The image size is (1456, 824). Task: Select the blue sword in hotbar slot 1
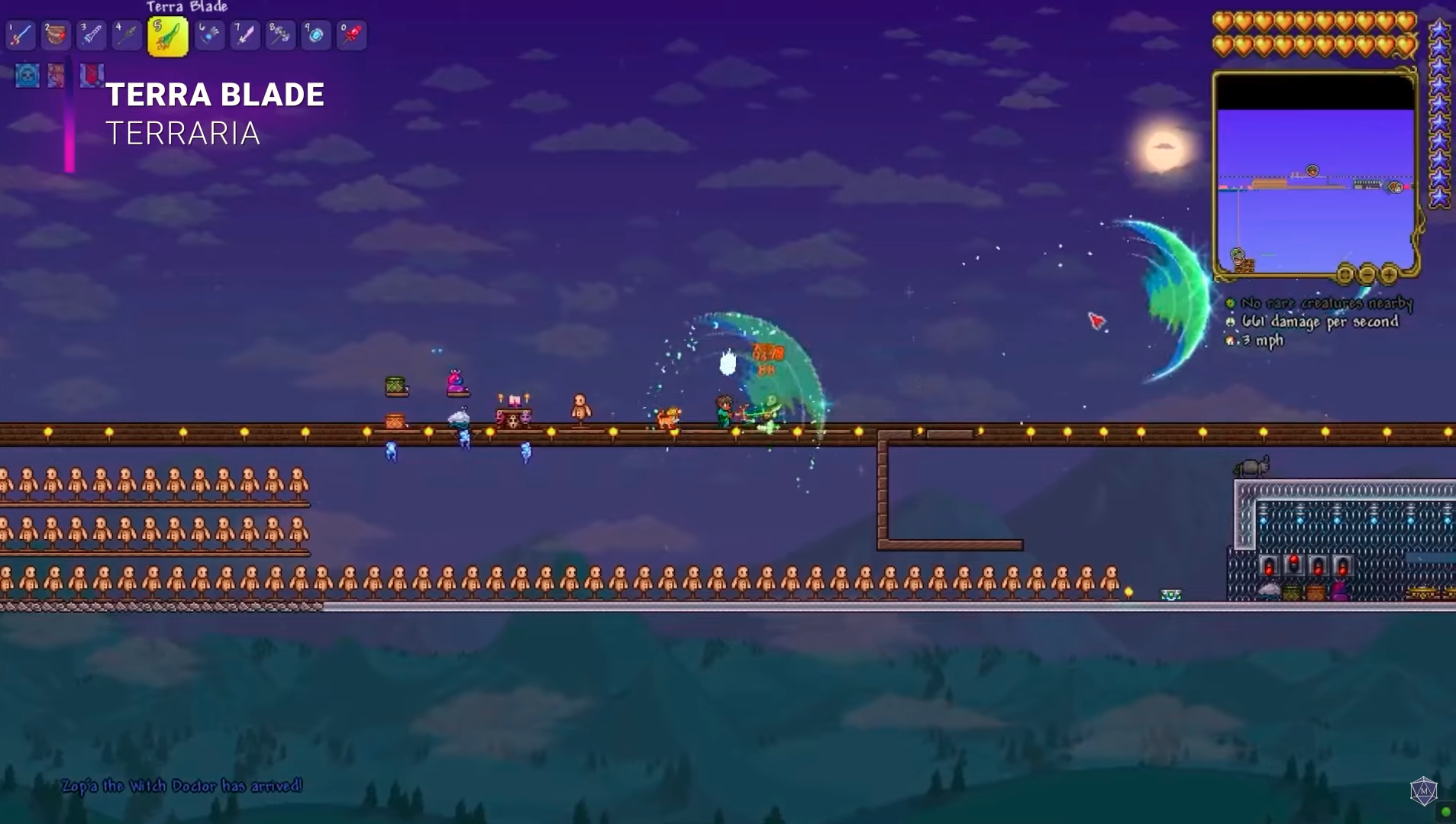tap(21, 35)
